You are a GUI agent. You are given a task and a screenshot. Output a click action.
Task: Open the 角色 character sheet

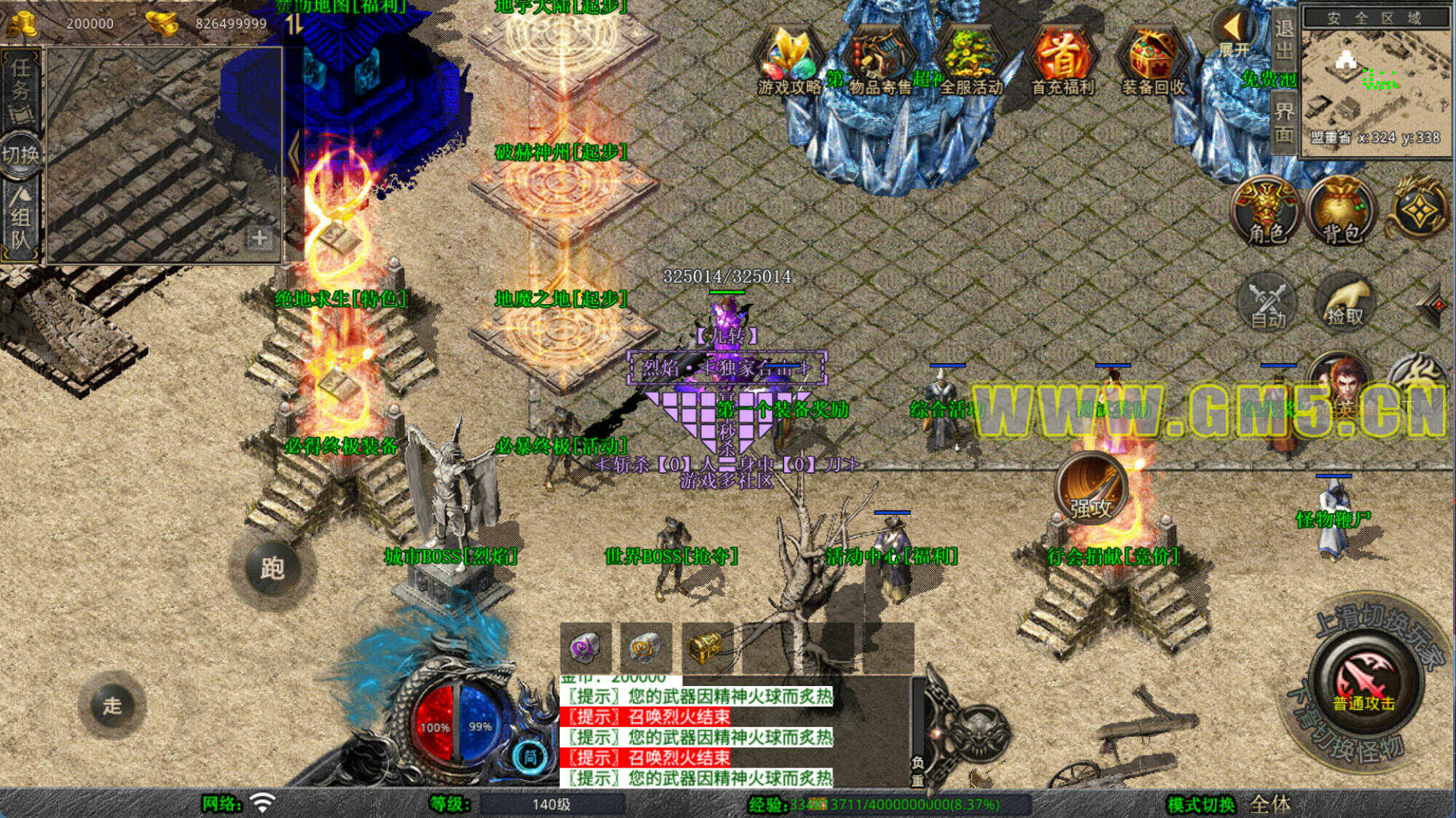tap(1267, 211)
